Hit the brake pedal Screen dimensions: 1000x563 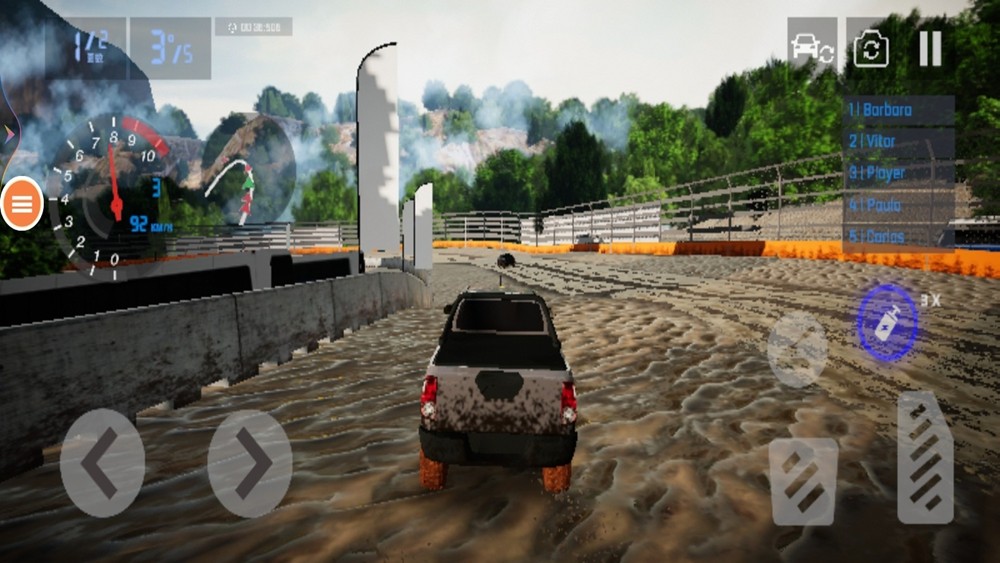click(x=803, y=481)
